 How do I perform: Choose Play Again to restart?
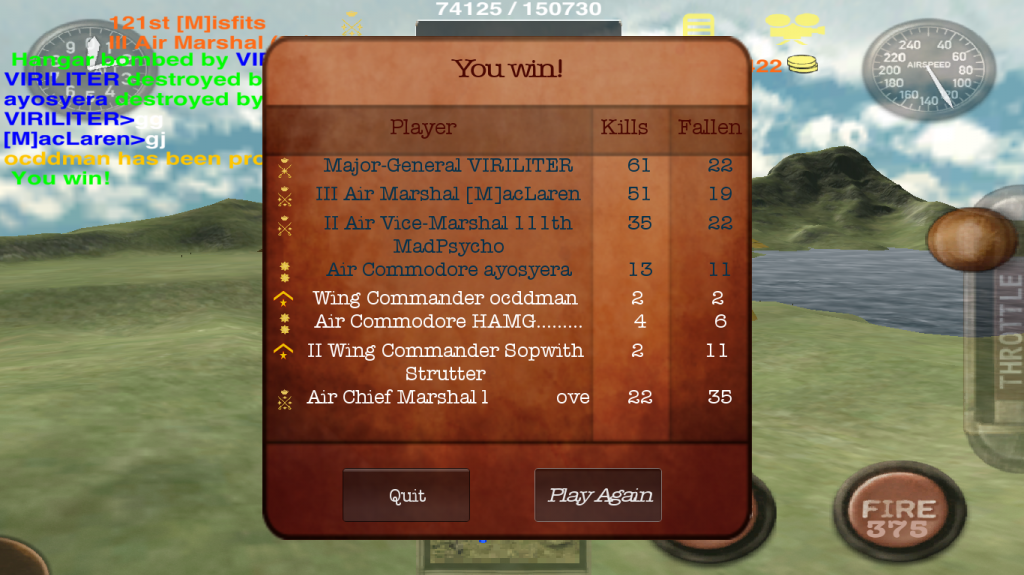coord(598,495)
